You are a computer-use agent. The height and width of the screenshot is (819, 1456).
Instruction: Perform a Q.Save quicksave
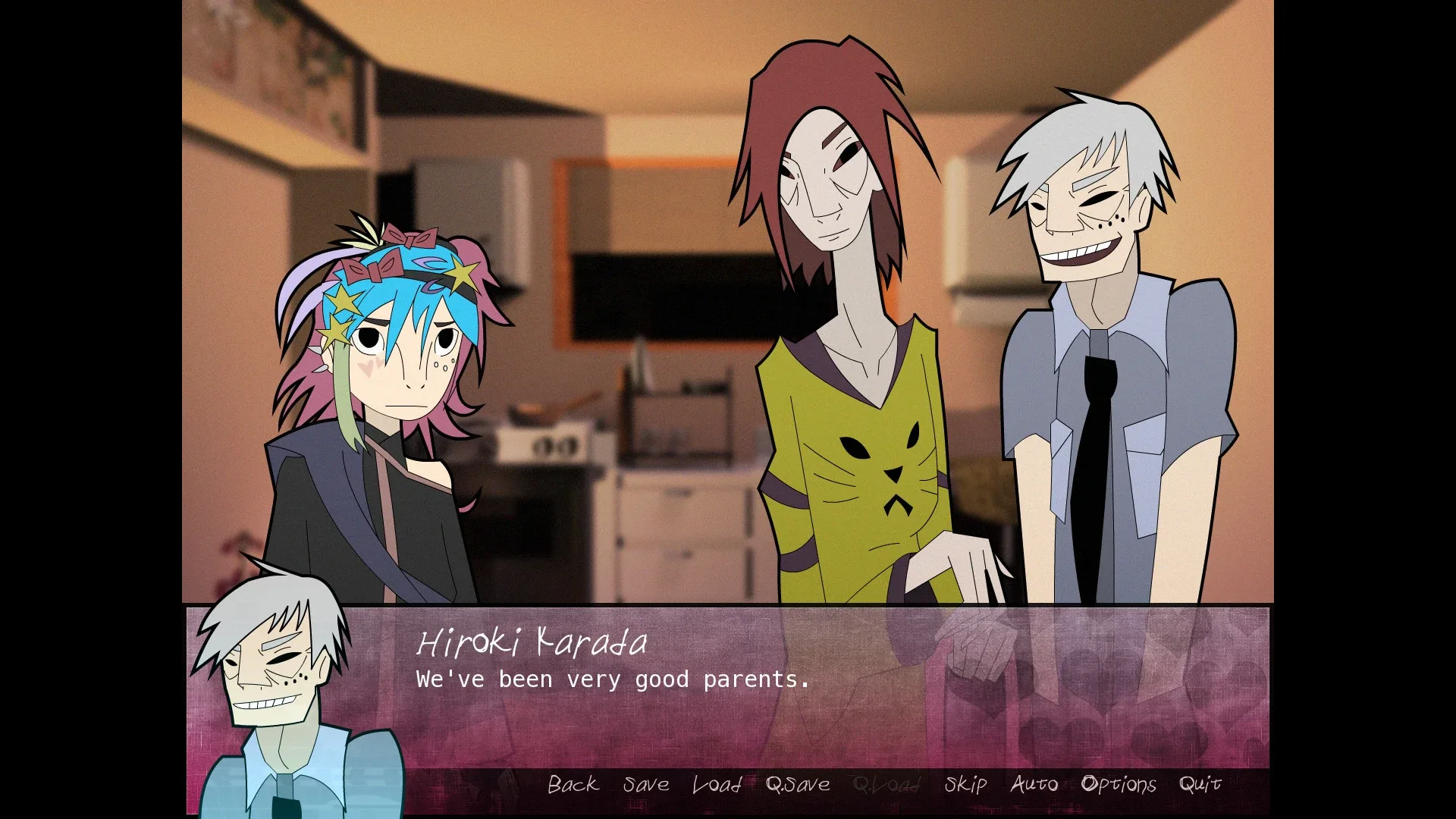[796, 785]
